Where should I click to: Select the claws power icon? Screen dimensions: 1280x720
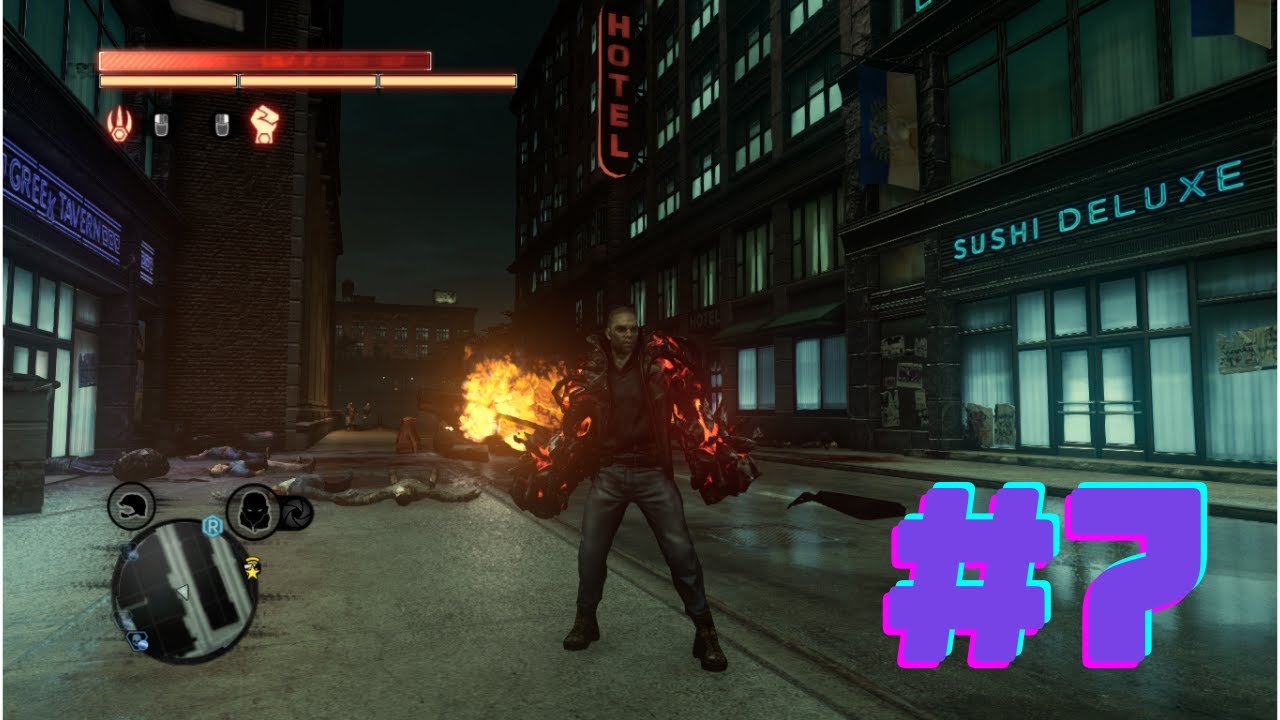click(119, 125)
